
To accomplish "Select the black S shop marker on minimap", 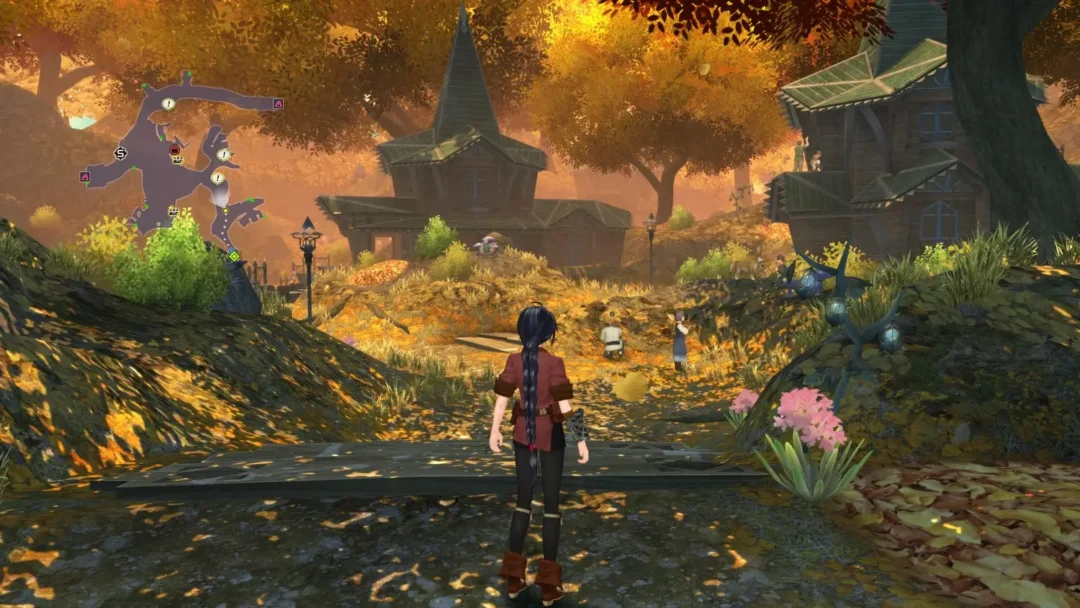I will tap(121, 153).
